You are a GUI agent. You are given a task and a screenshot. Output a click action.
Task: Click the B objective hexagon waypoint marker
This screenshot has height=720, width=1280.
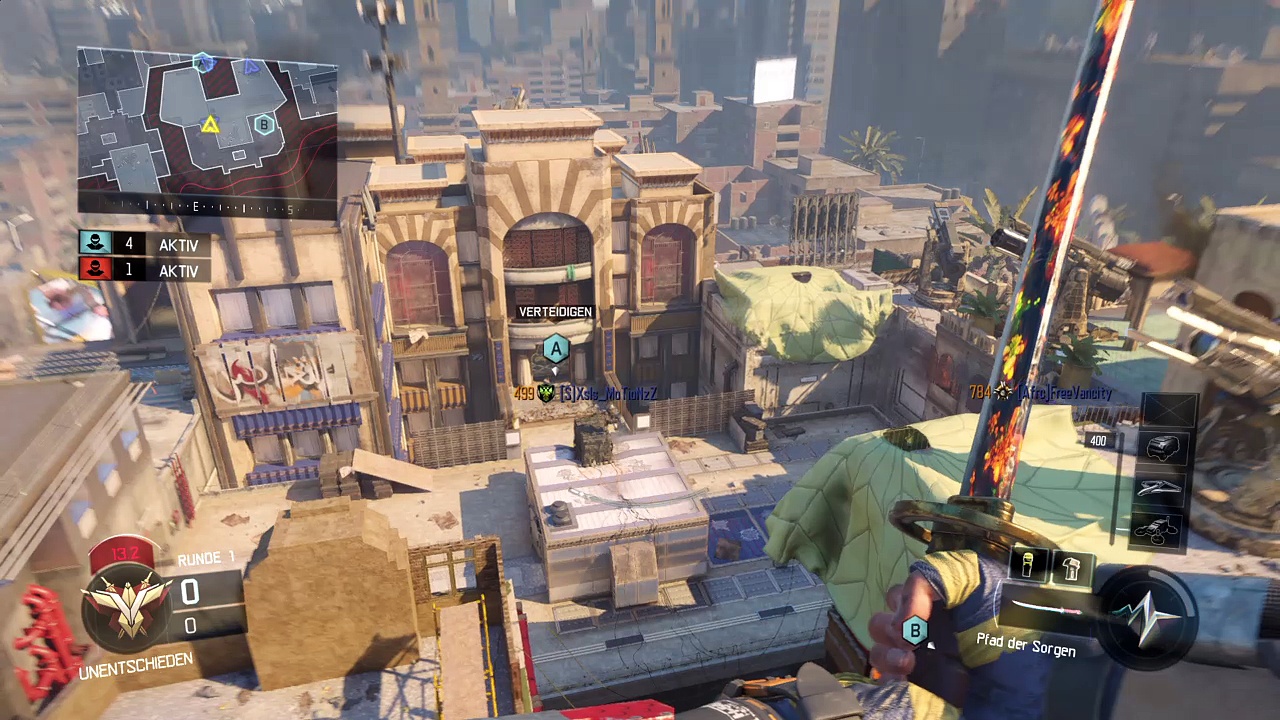click(x=915, y=631)
